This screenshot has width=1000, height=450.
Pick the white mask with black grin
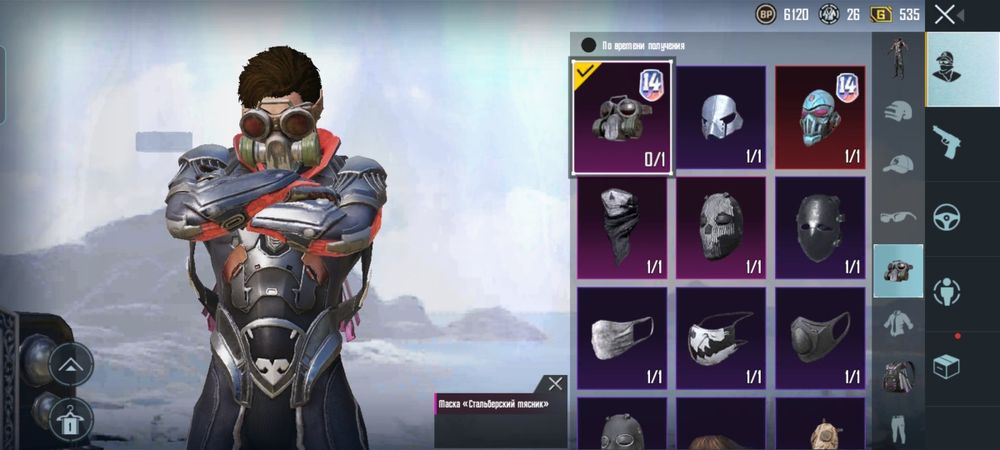click(x=720, y=338)
